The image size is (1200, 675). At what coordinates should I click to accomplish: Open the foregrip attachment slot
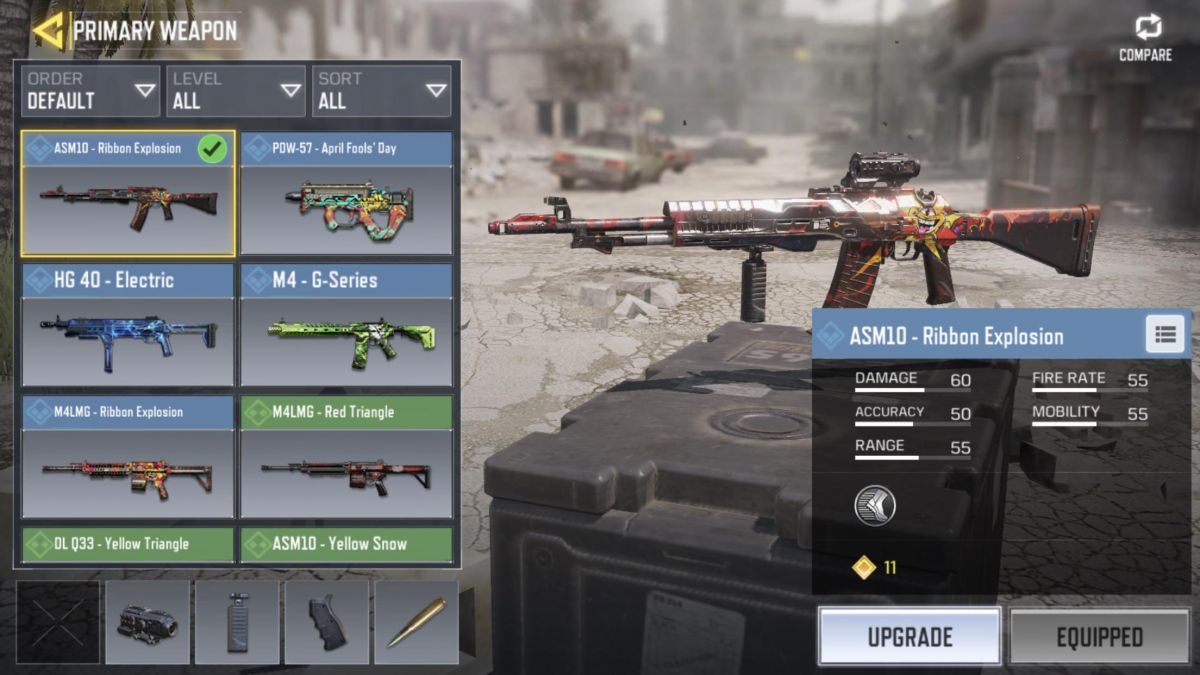tap(237, 623)
